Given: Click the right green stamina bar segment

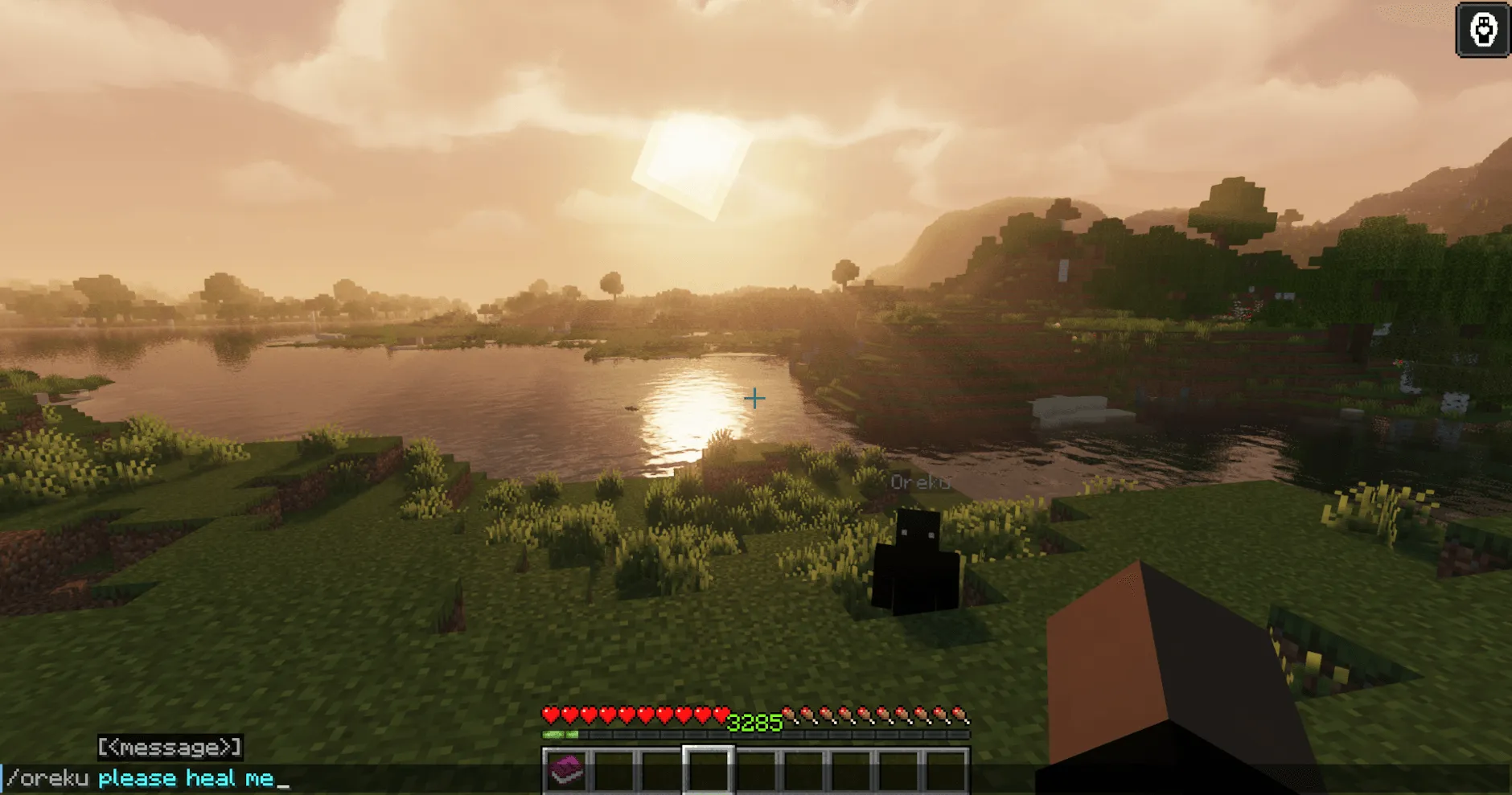Looking at the screenshot, I should click(574, 732).
